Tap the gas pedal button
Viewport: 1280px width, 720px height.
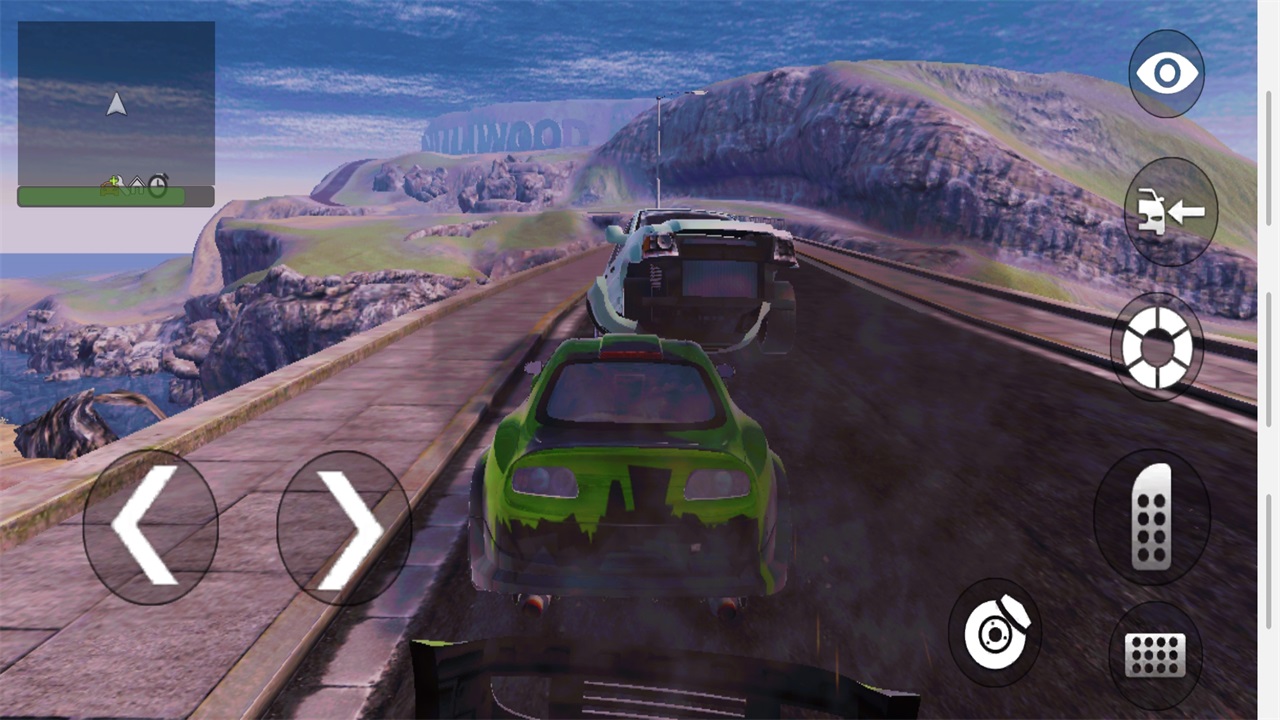[x=1152, y=516]
